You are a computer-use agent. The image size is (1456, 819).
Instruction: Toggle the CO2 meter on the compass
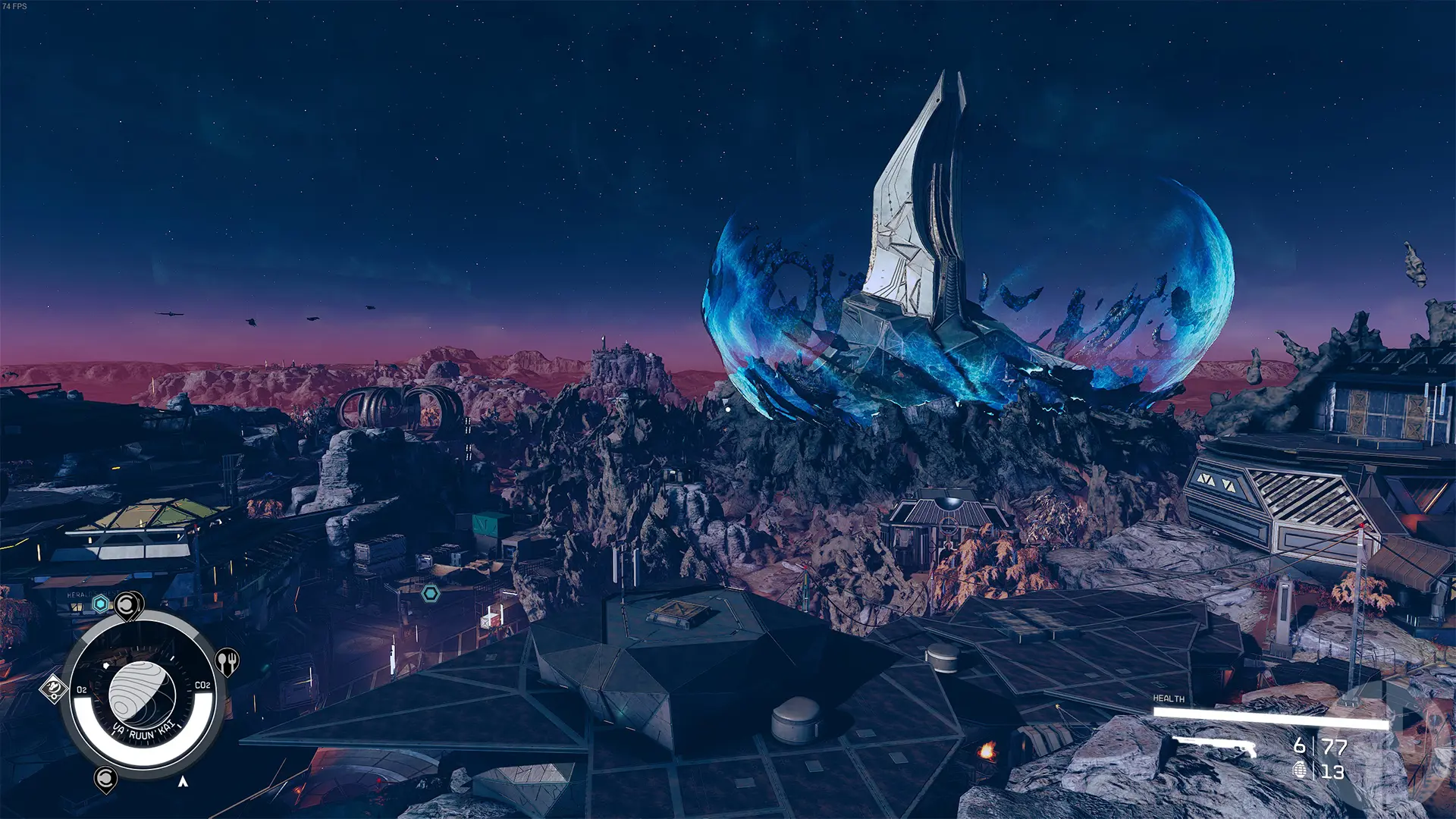pos(202,684)
